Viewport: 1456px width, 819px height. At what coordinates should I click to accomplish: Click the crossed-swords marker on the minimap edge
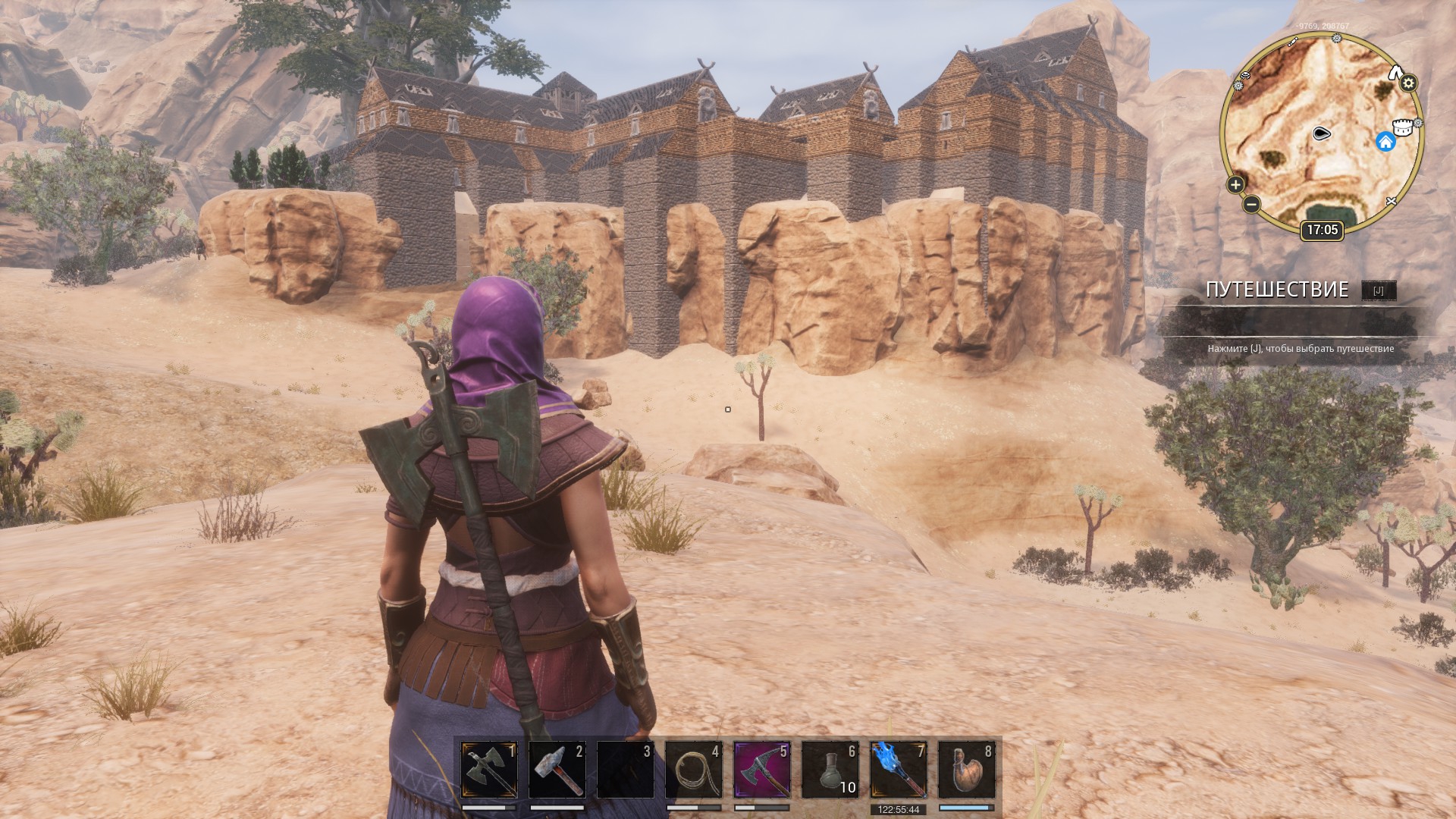1391,201
